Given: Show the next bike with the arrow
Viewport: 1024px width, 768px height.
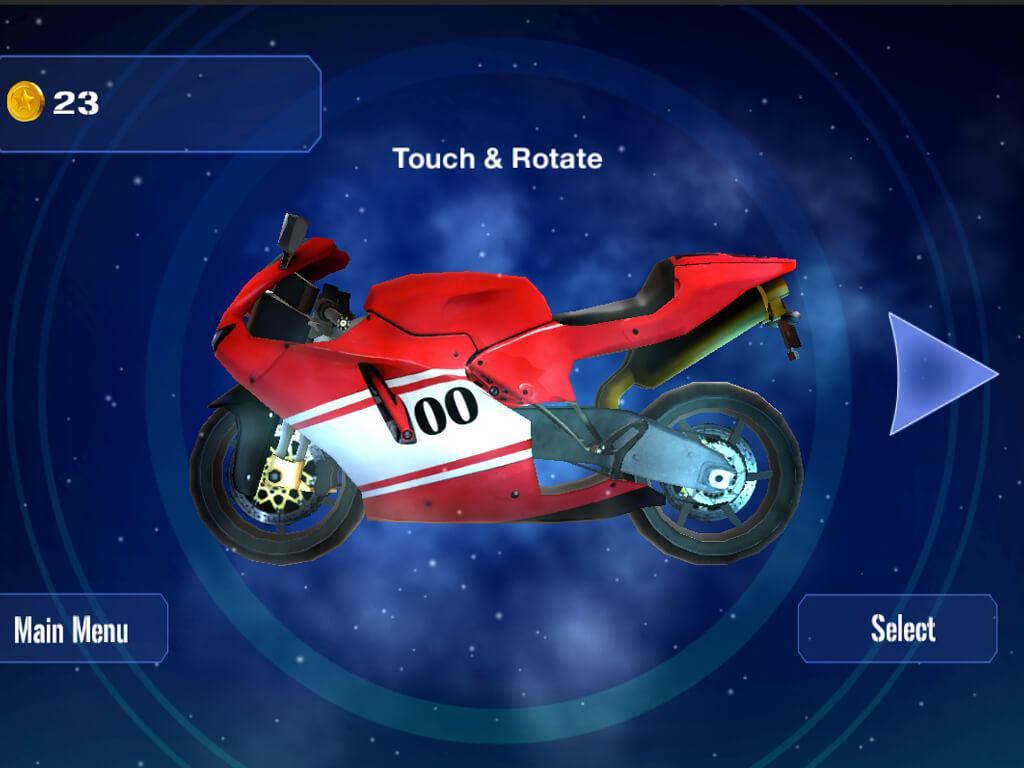Looking at the screenshot, I should click(935, 374).
